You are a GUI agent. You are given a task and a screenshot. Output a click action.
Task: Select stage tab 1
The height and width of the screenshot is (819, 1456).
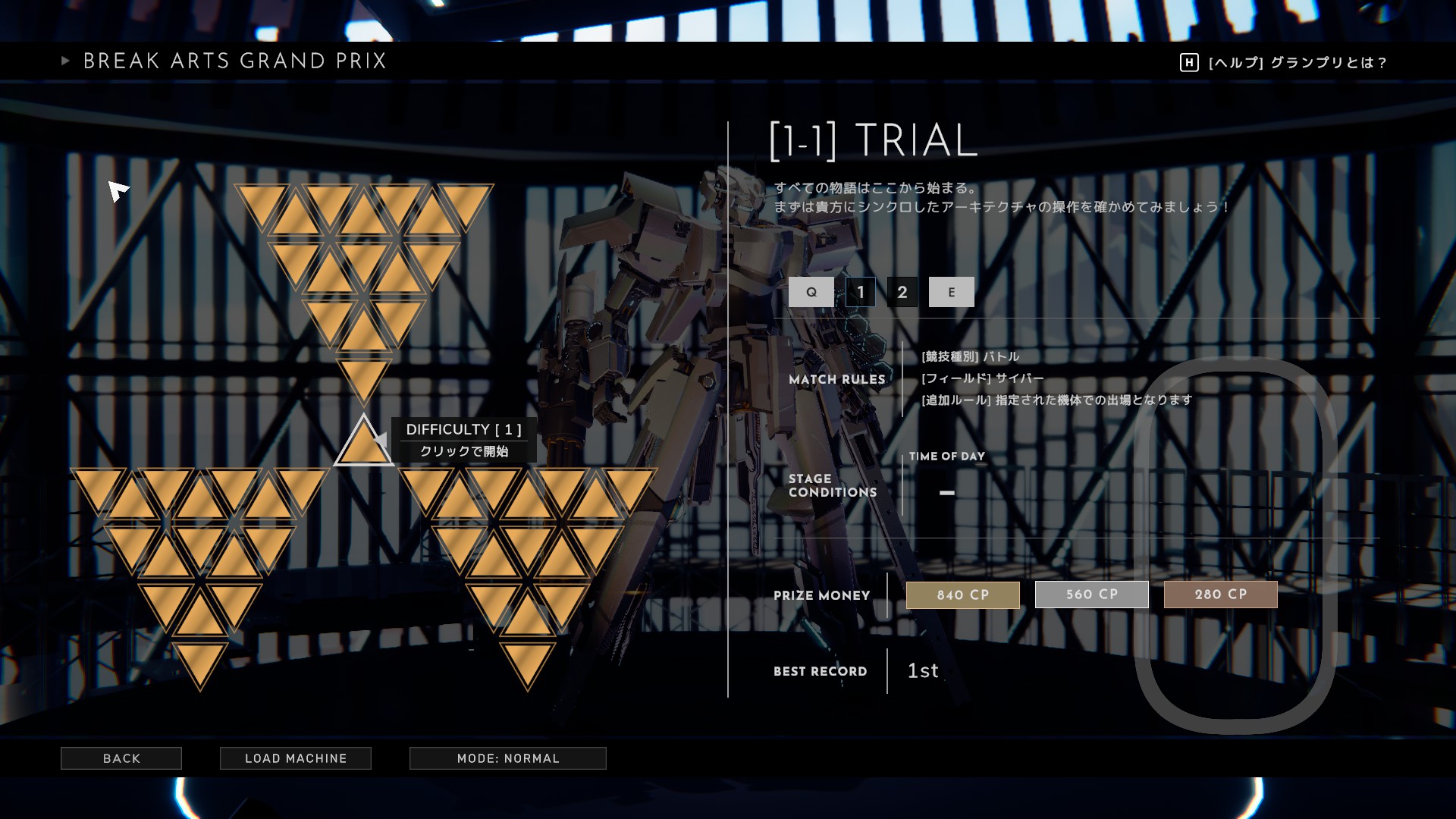click(861, 292)
